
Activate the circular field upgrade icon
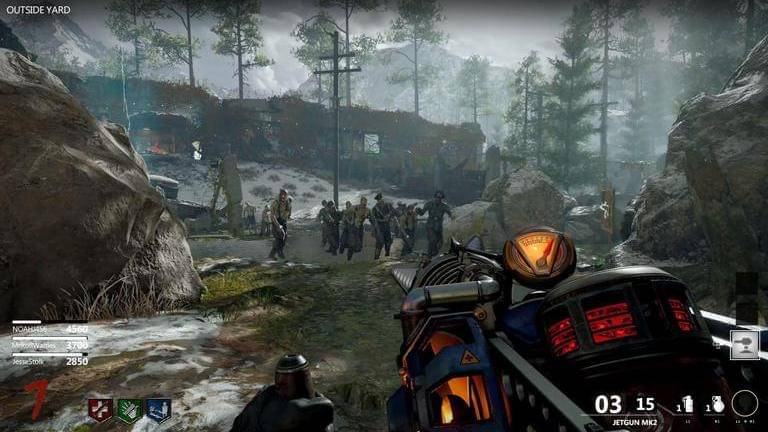[745, 403]
